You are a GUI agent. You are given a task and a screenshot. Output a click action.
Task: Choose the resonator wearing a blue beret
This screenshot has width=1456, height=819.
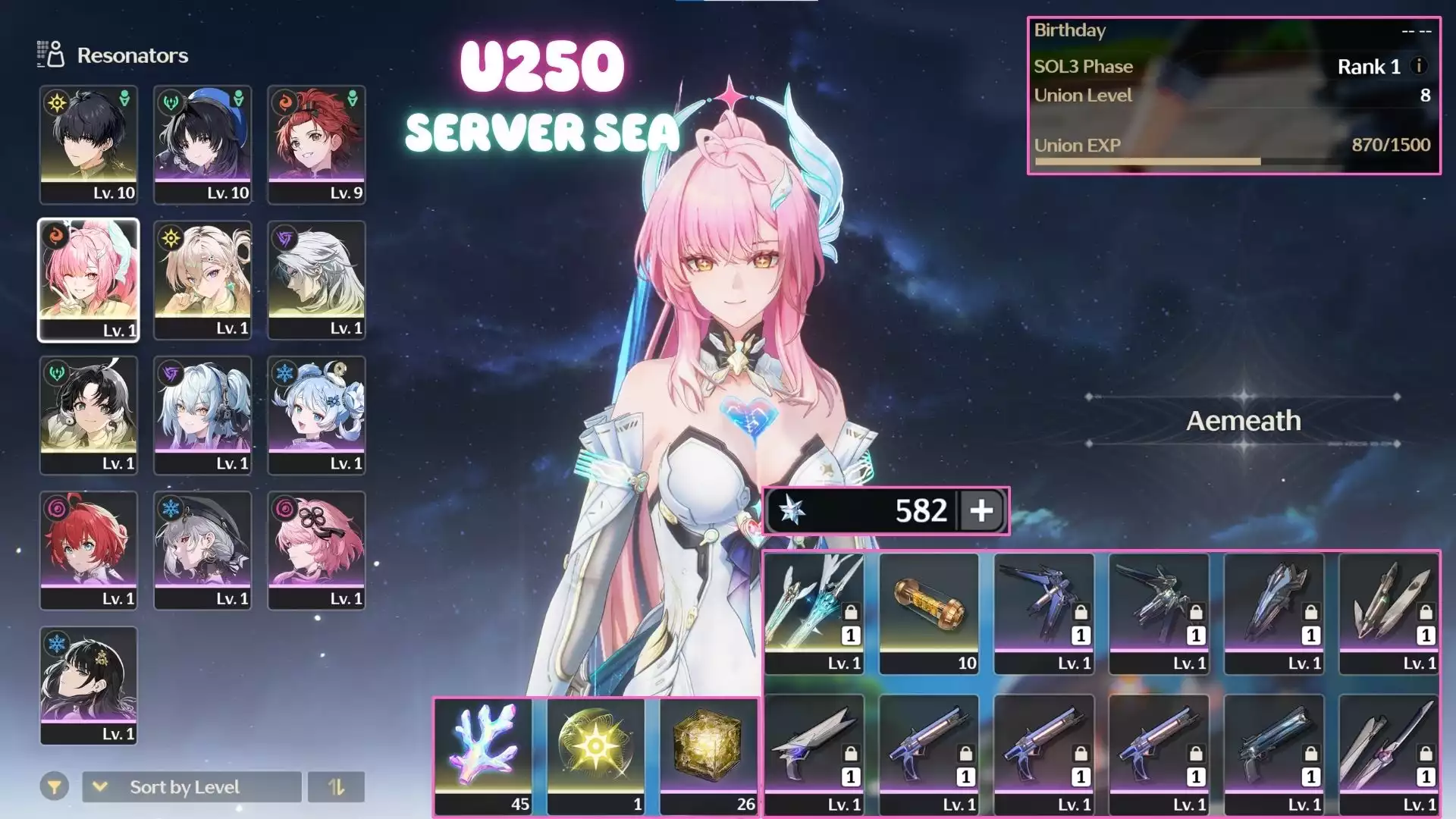point(202,144)
